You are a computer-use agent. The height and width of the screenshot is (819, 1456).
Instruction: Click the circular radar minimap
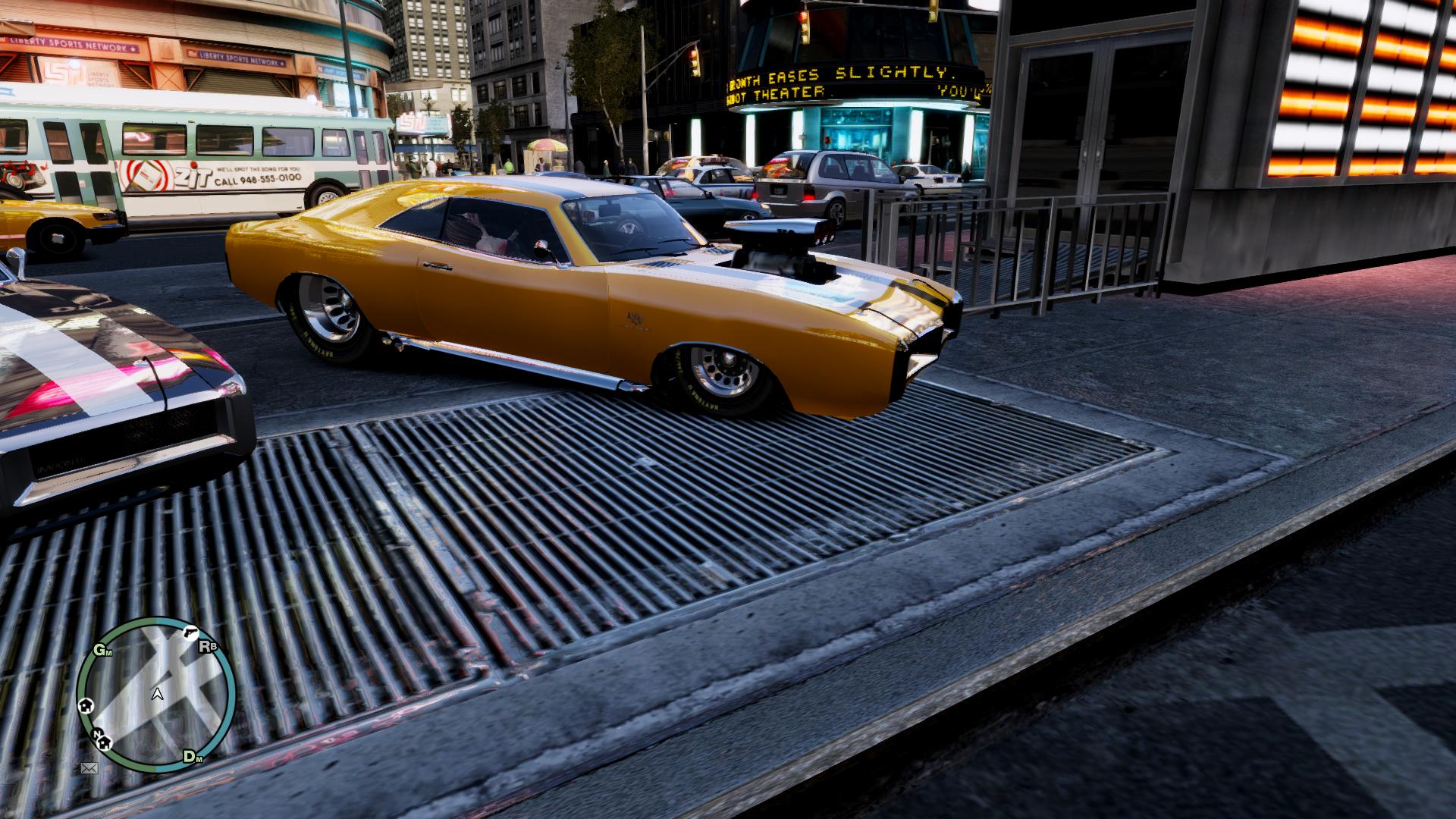156,694
